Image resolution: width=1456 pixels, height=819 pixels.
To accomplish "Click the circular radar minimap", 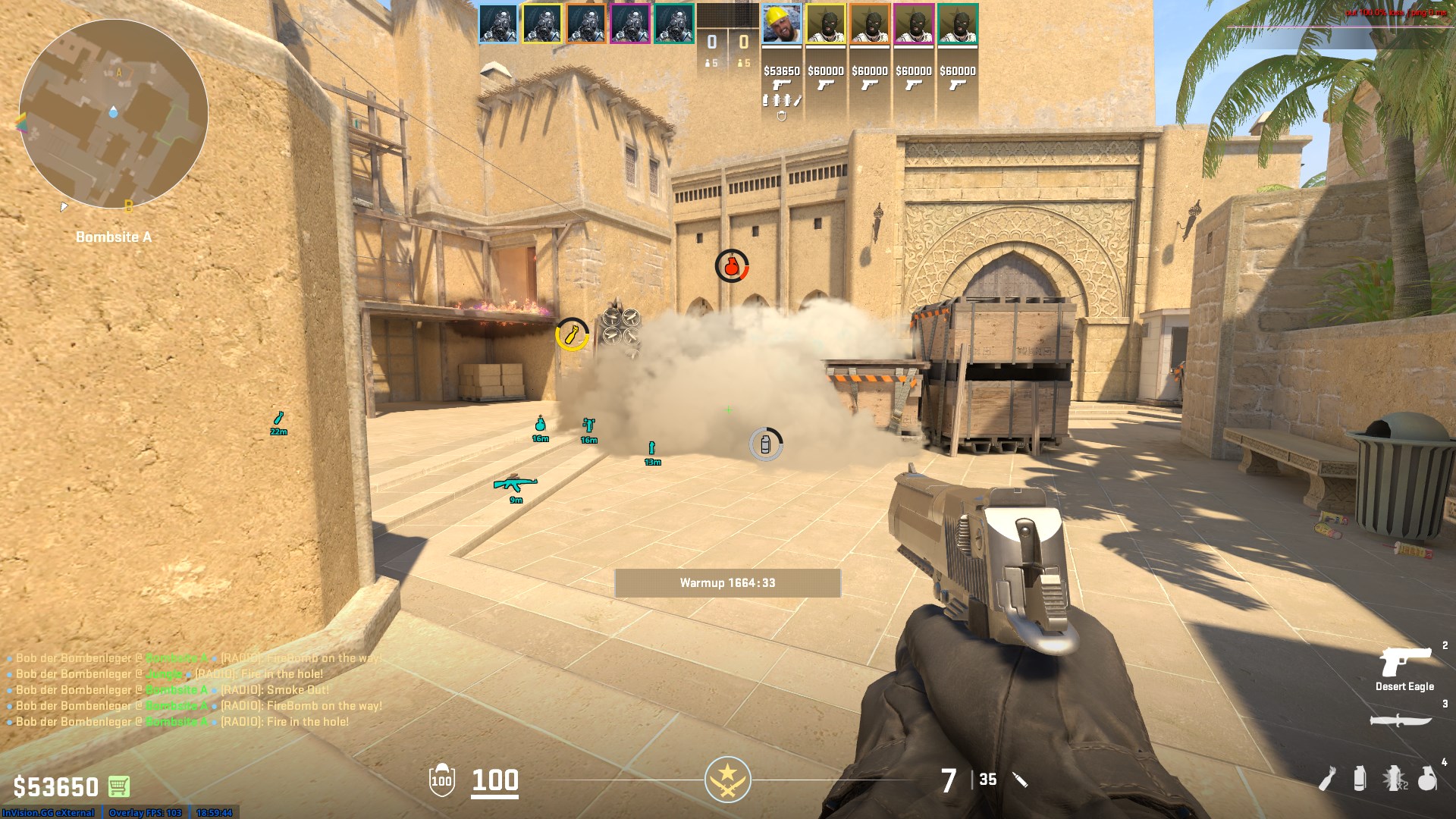I will coord(114,114).
